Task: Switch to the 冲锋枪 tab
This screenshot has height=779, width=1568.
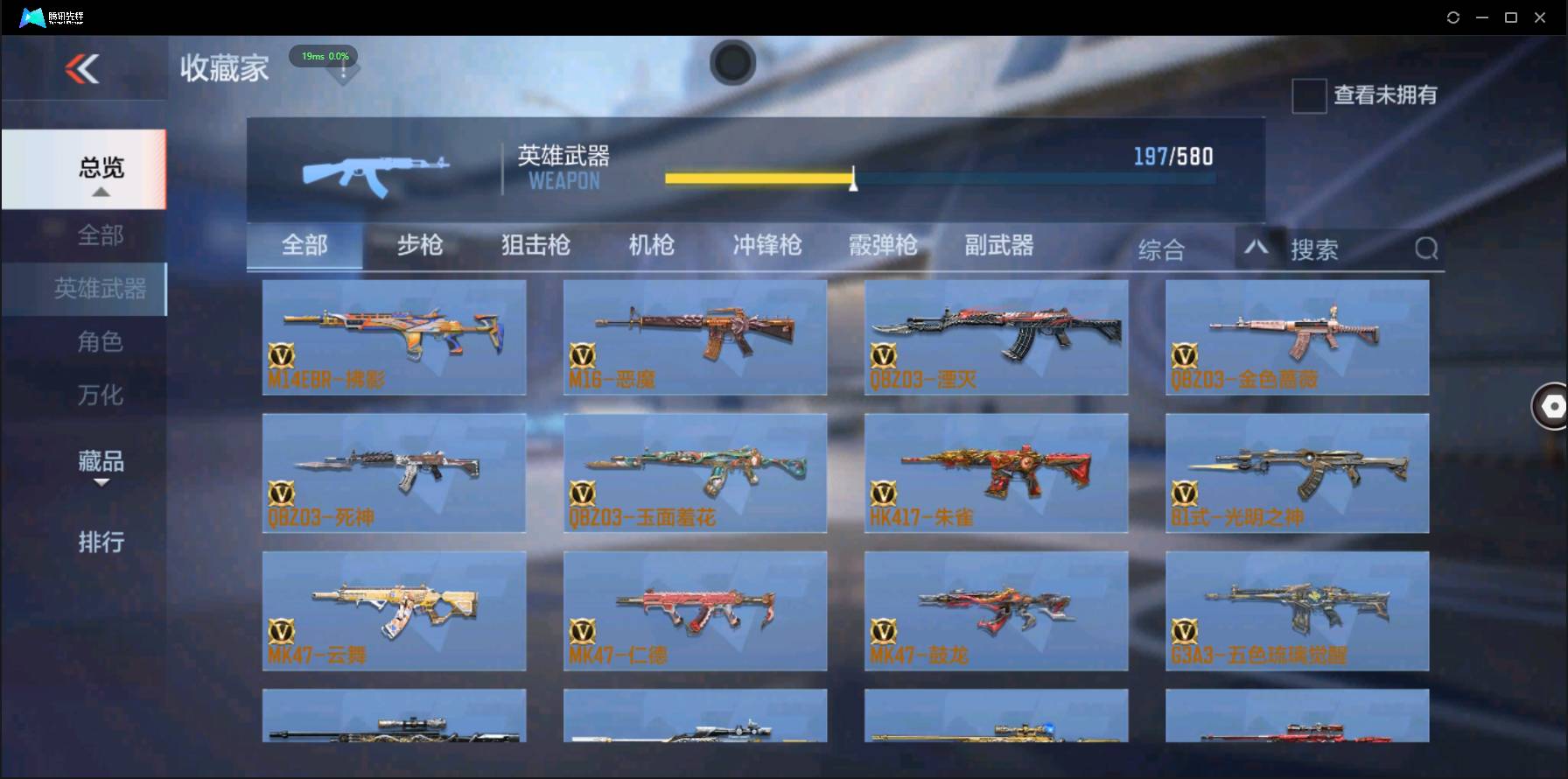Action: [766, 246]
